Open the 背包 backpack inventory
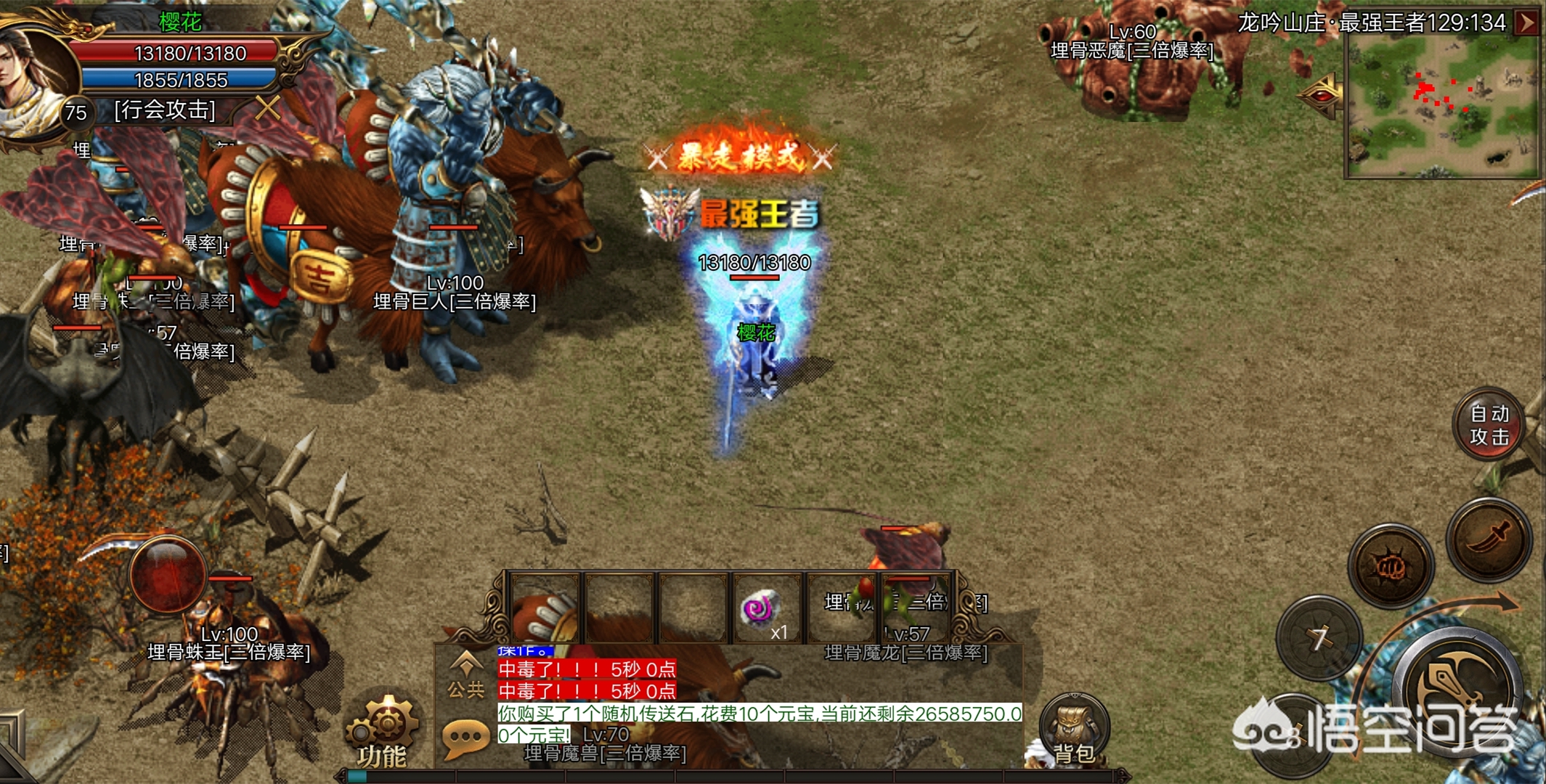 pos(1073,730)
